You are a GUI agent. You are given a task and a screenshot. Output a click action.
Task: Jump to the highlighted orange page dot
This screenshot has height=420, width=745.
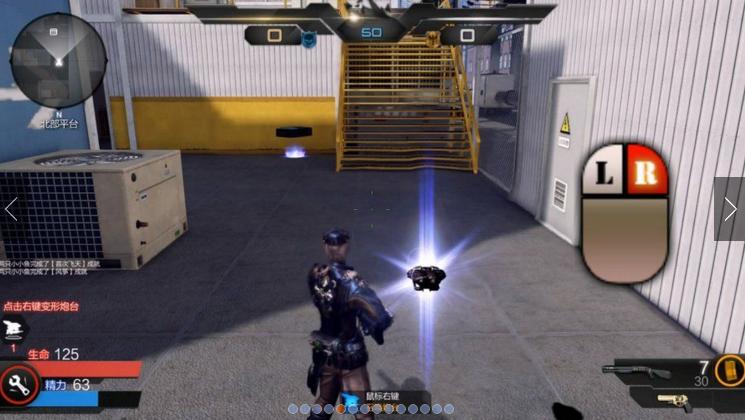[x=341, y=409]
